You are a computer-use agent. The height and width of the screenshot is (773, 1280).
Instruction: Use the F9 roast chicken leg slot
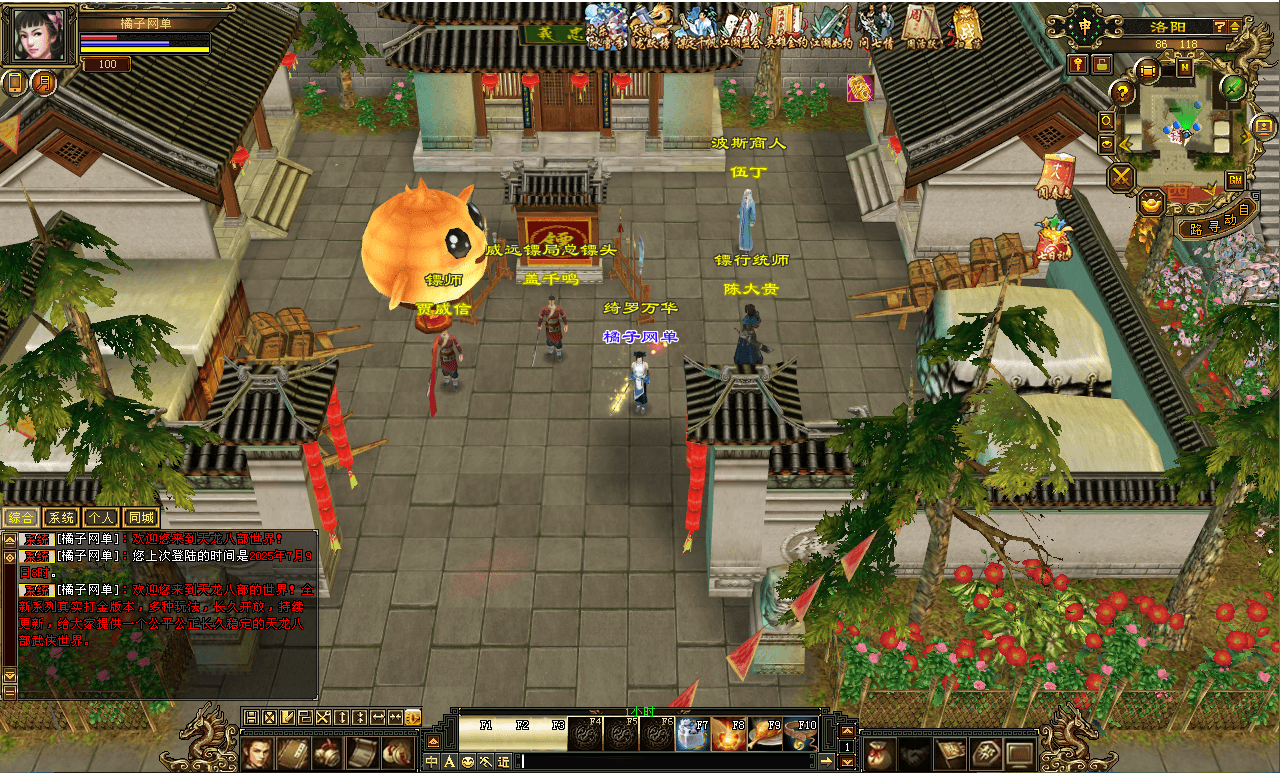coord(765,735)
